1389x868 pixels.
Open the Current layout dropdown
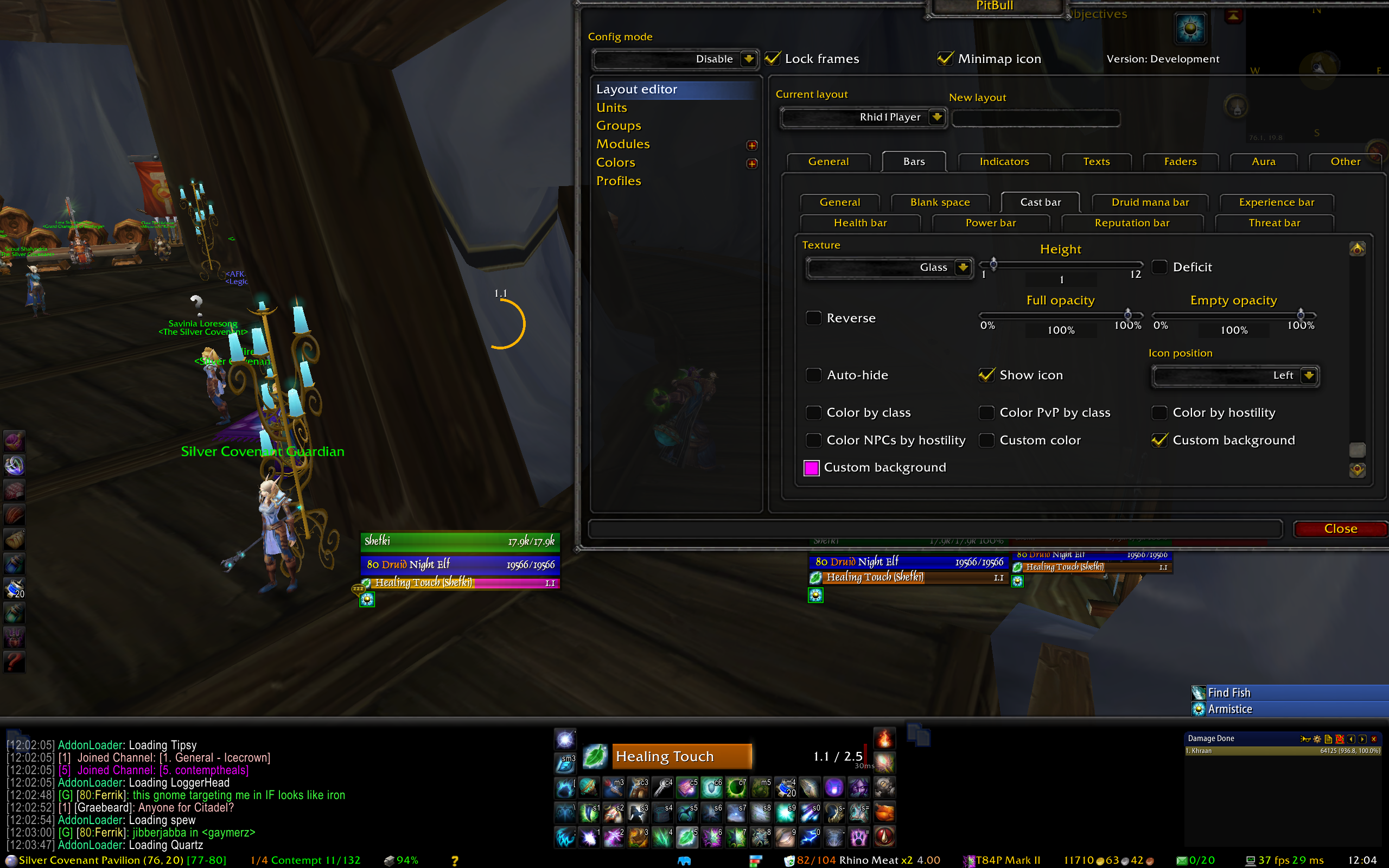point(936,117)
